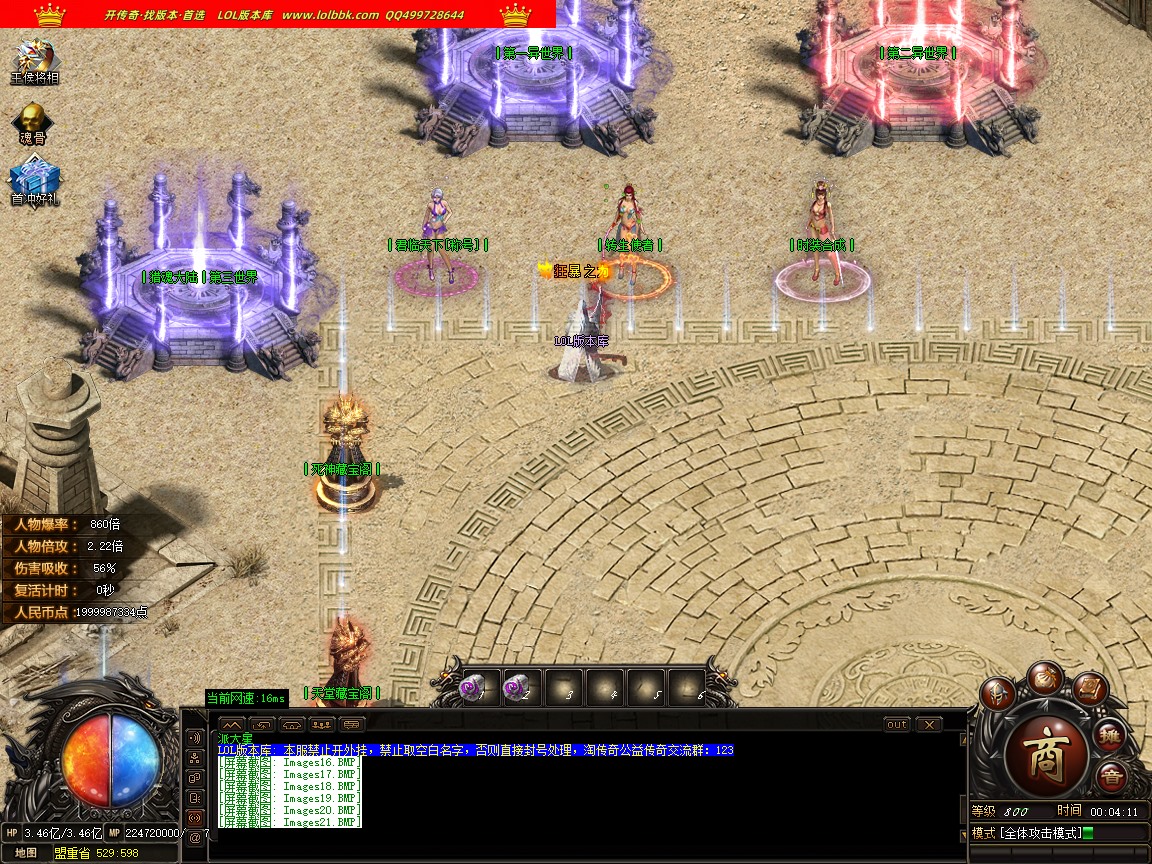
Task: Close the chat window with the X
Action: pyautogui.click(x=929, y=724)
